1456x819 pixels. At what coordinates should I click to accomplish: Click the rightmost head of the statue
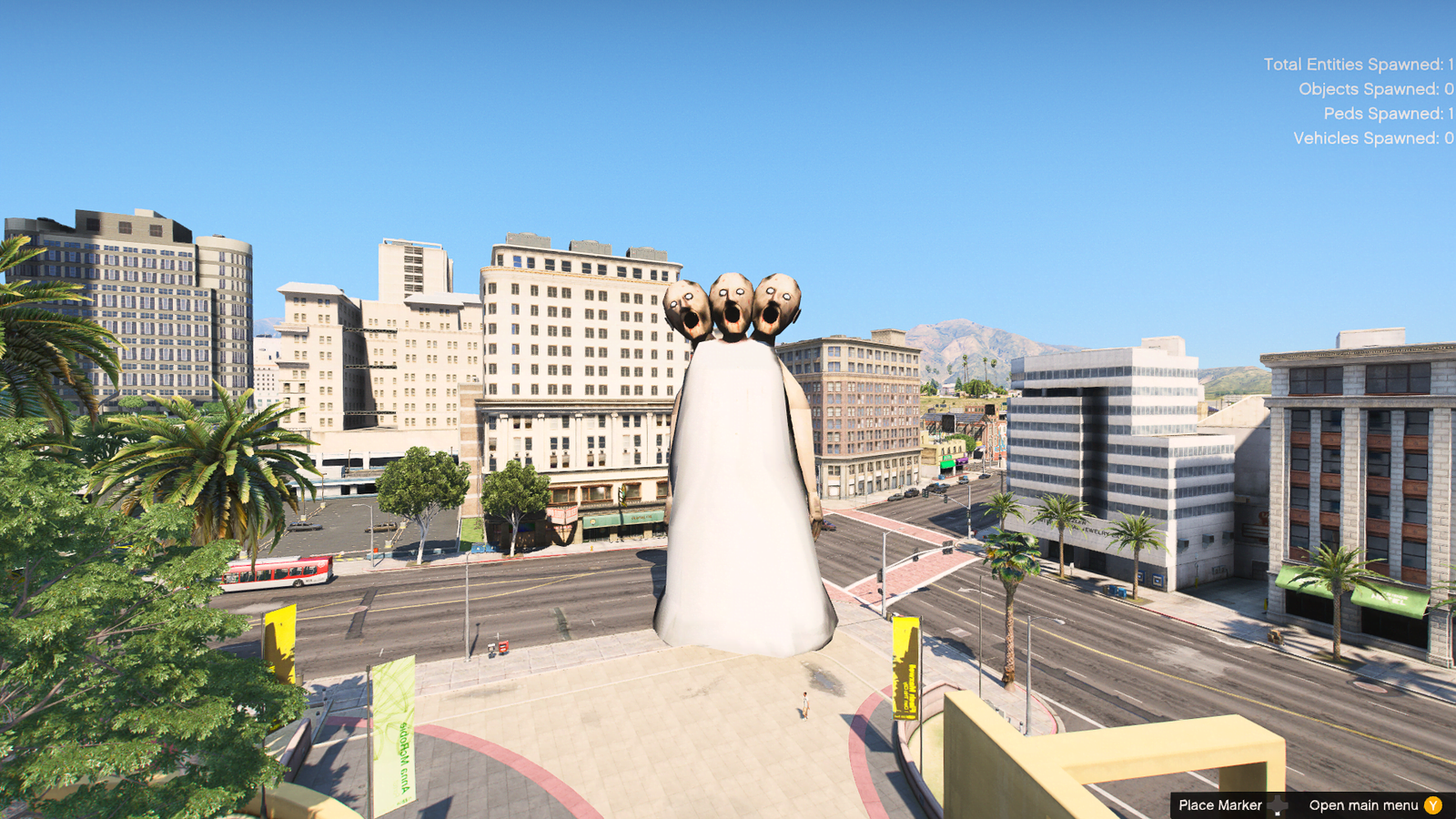click(x=778, y=305)
